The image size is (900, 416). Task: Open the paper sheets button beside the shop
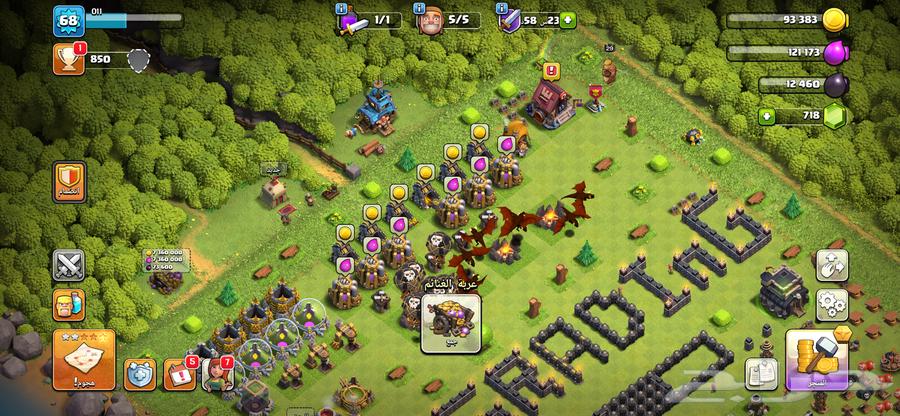tap(761, 370)
